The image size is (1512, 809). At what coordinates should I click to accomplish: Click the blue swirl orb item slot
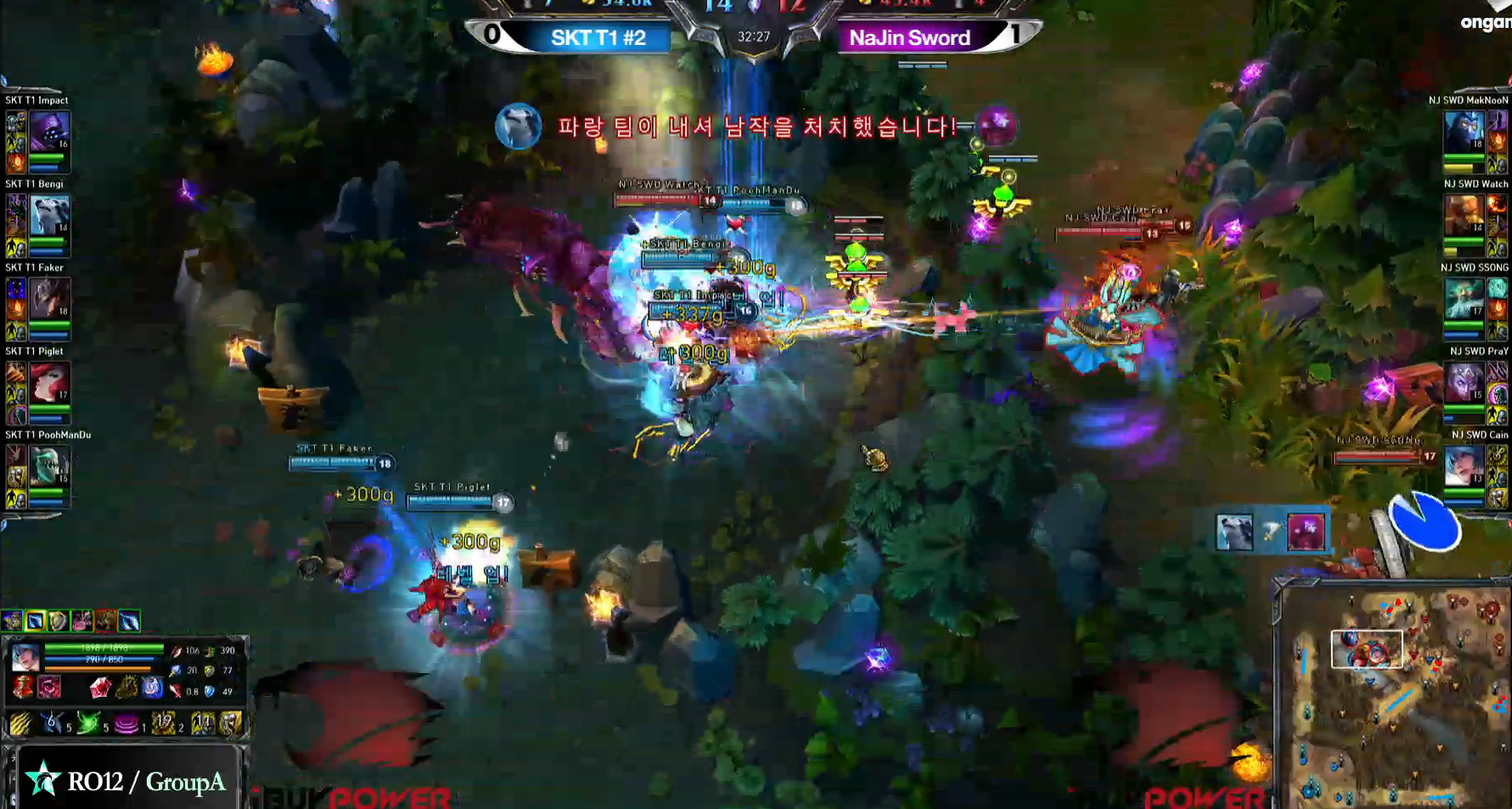[x=152, y=687]
